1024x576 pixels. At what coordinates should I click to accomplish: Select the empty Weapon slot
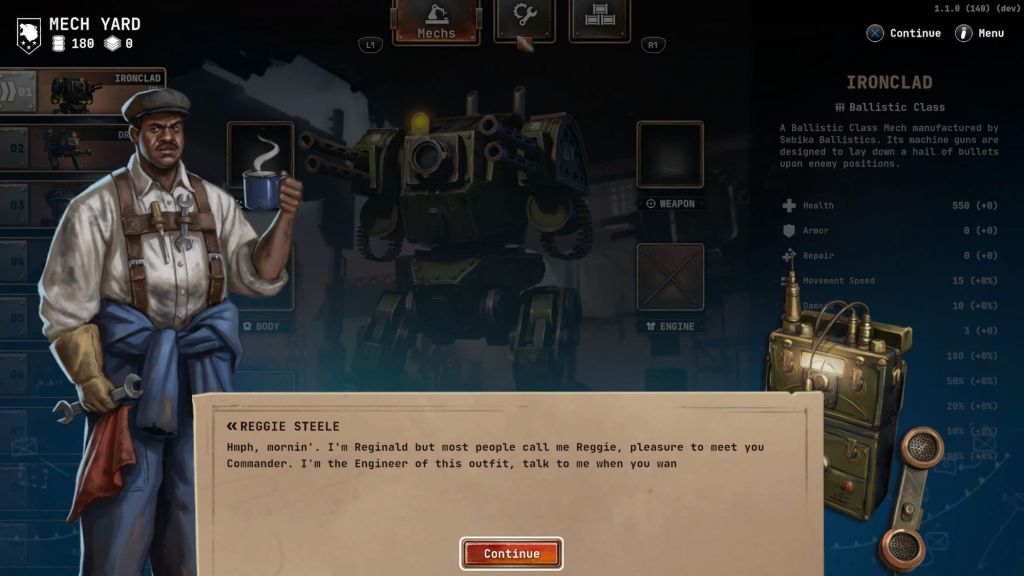[x=670, y=155]
